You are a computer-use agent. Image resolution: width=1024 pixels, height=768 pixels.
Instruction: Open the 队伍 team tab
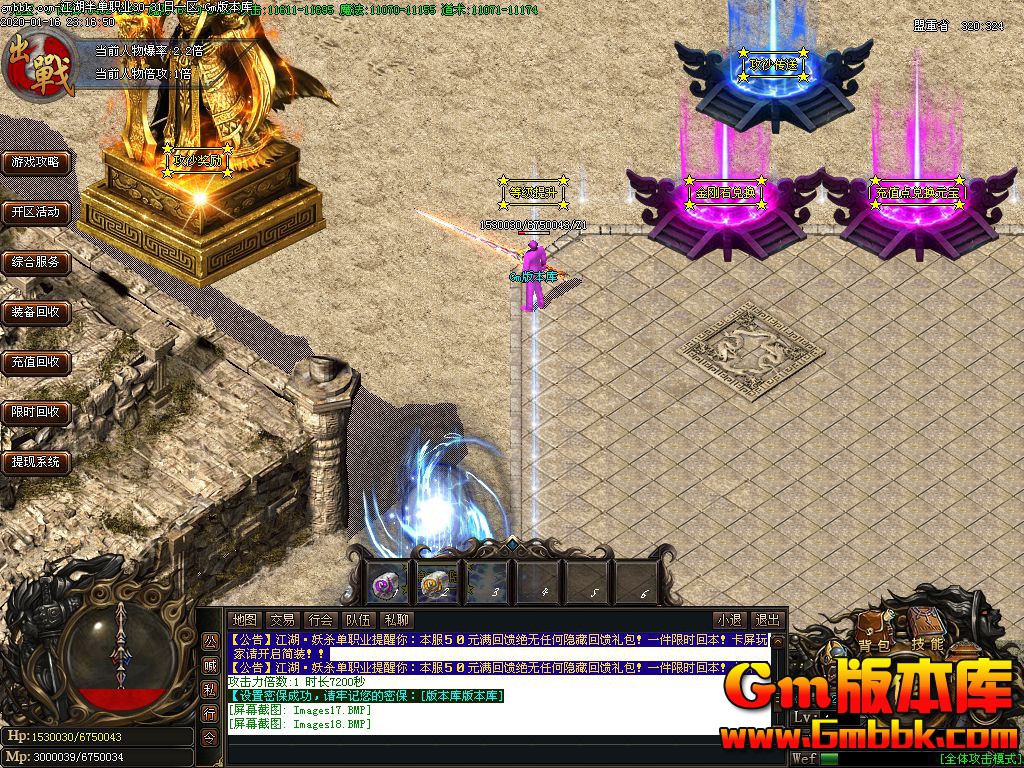(358, 620)
